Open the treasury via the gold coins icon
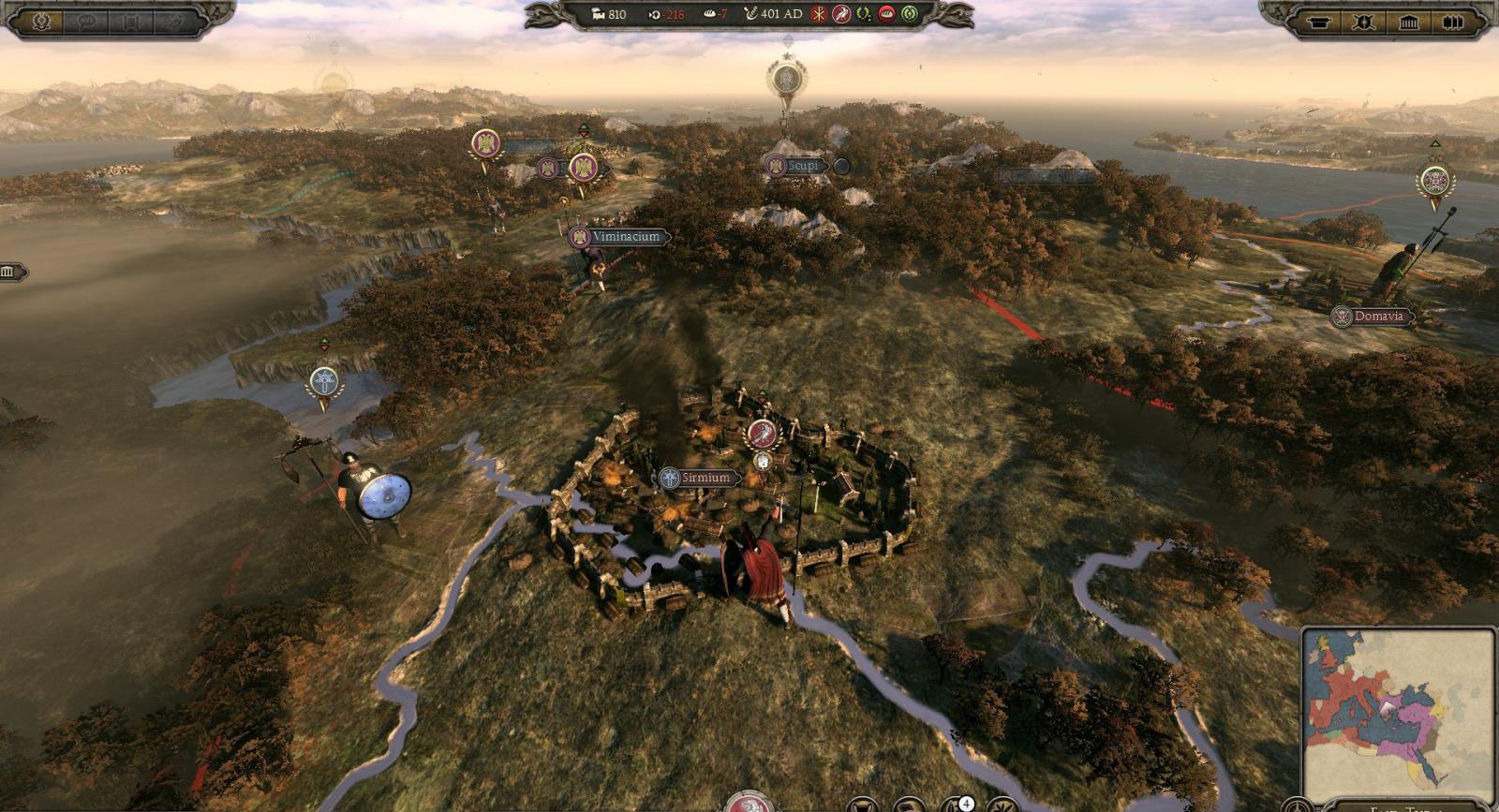The height and width of the screenshot is (812, 1499). [598, 14]
